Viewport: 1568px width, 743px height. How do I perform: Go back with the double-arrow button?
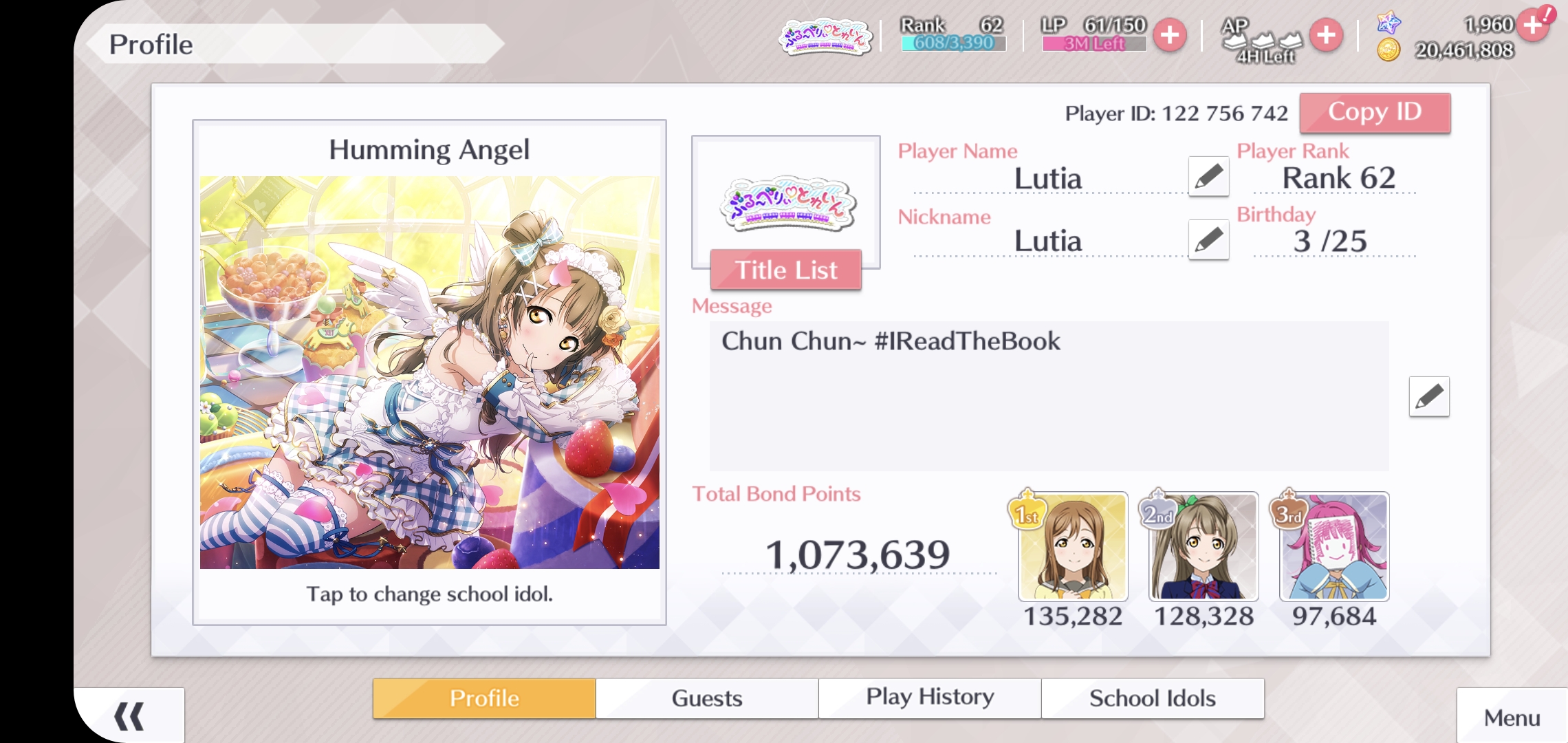coord(129,716)
